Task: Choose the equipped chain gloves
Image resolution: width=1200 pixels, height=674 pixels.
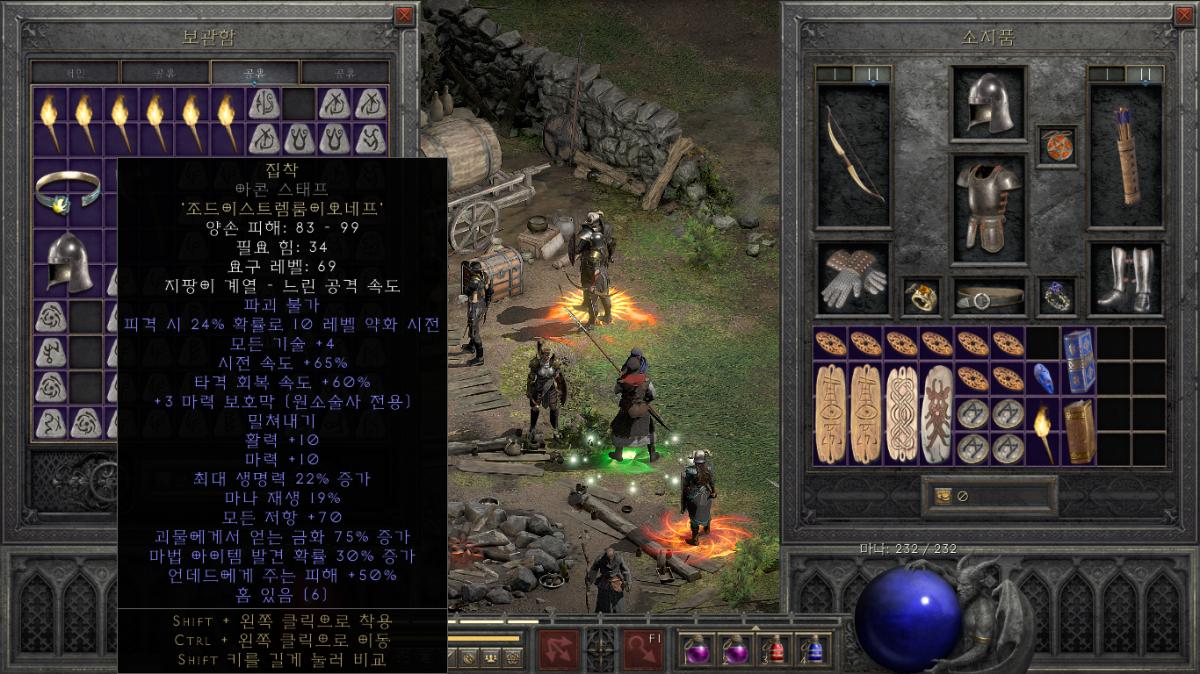Action: point(853,278)
